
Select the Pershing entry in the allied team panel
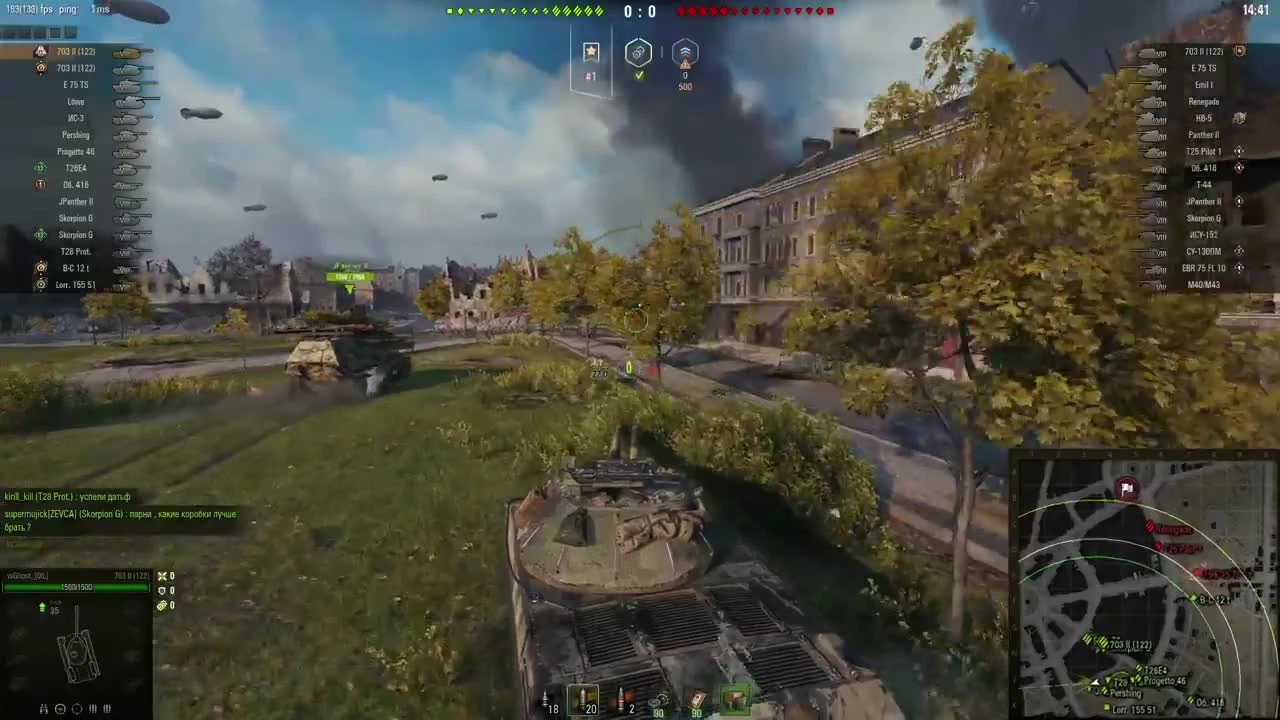point(76,134)
